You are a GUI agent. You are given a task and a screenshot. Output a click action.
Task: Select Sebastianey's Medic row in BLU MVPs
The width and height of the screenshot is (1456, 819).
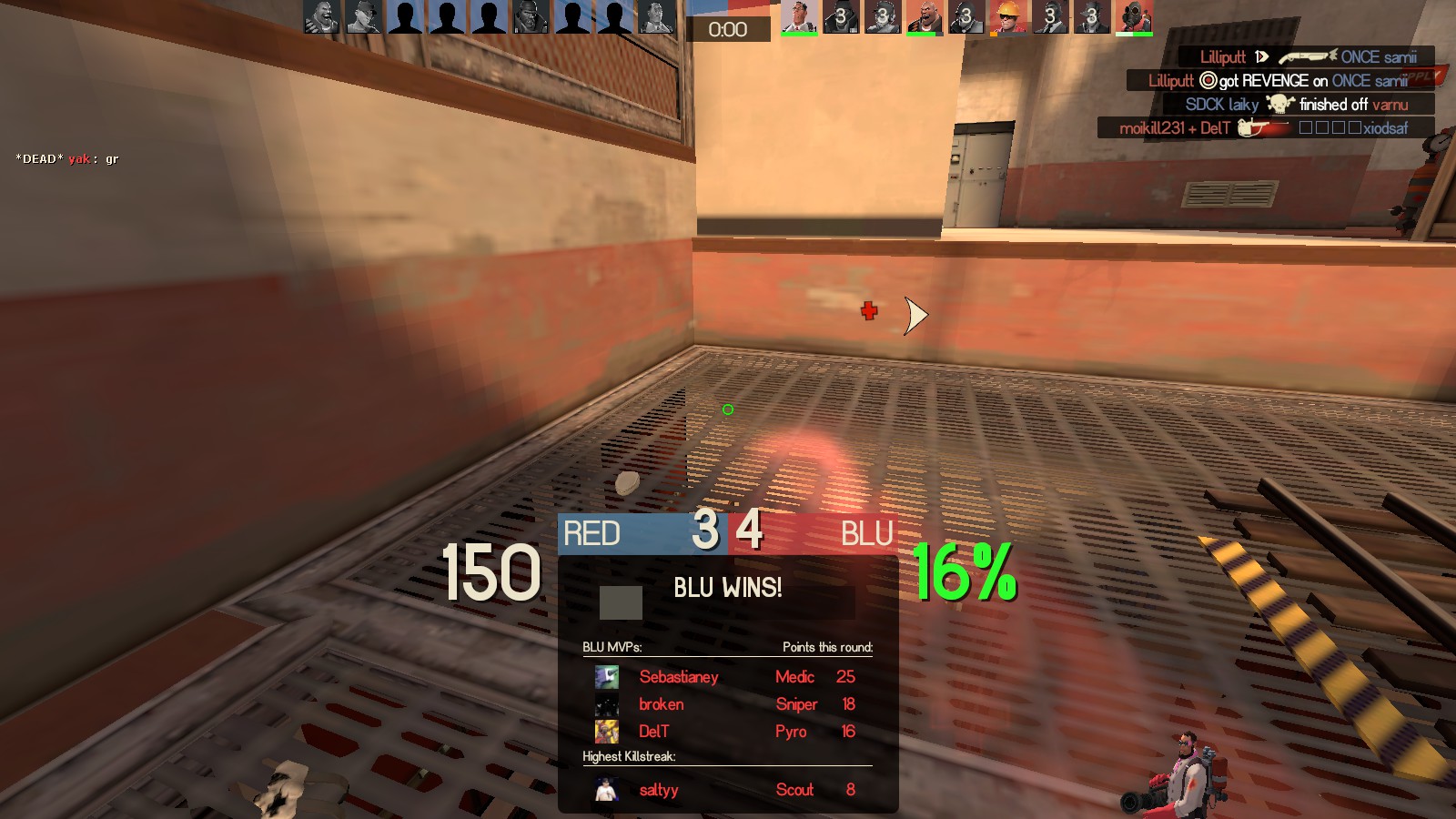[x=726, y=677]
